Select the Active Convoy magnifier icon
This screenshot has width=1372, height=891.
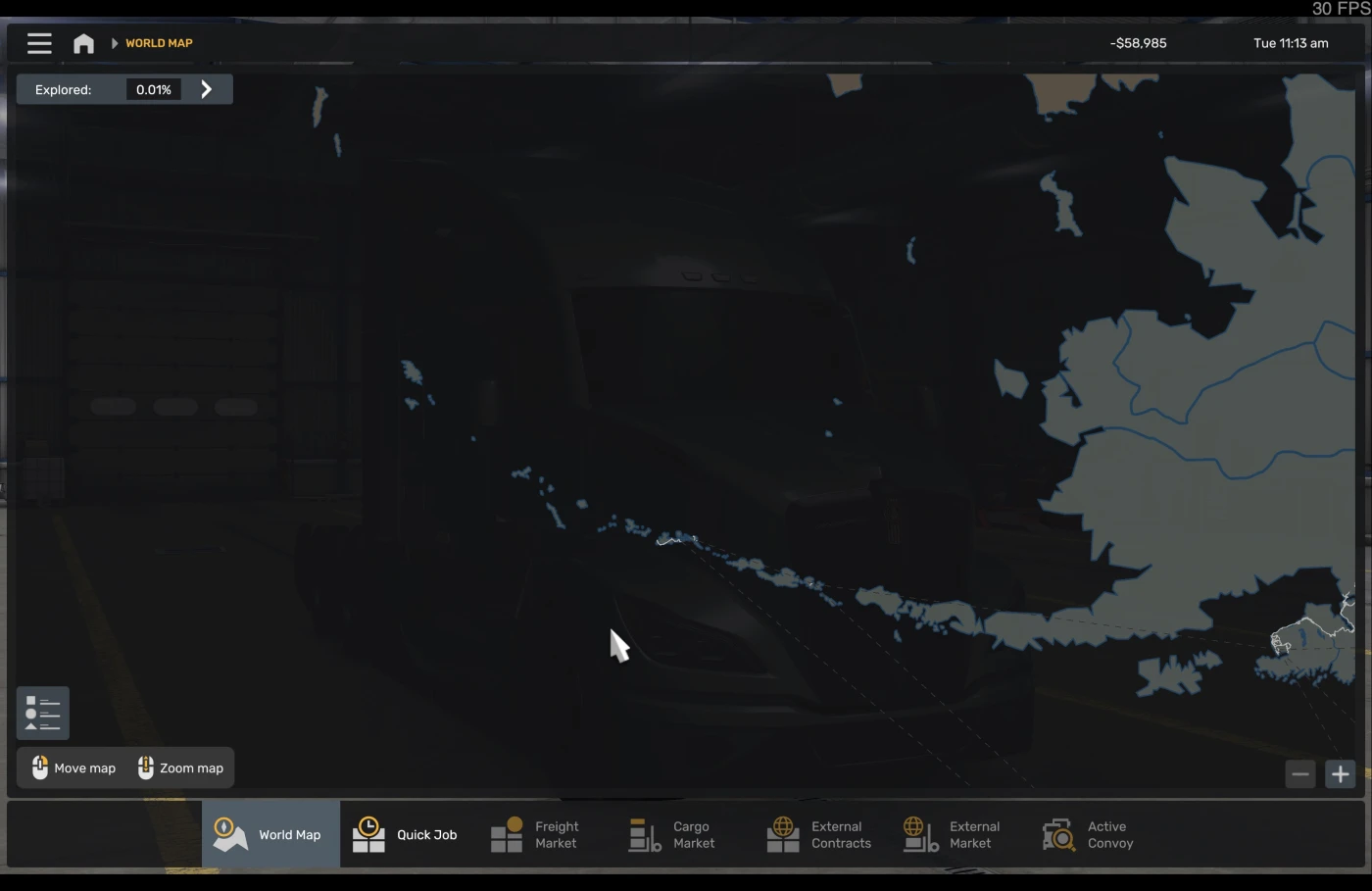point(1058,832)
